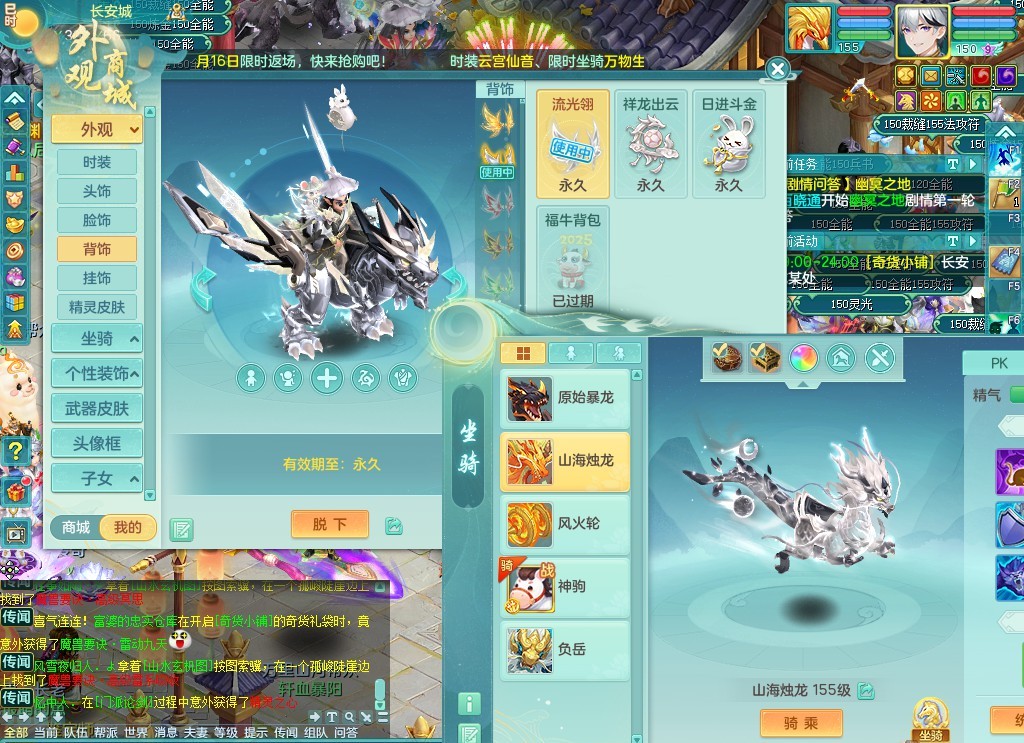Close the appearance shop window
This screenshot has height=743, width=1024.
(778, 69)
